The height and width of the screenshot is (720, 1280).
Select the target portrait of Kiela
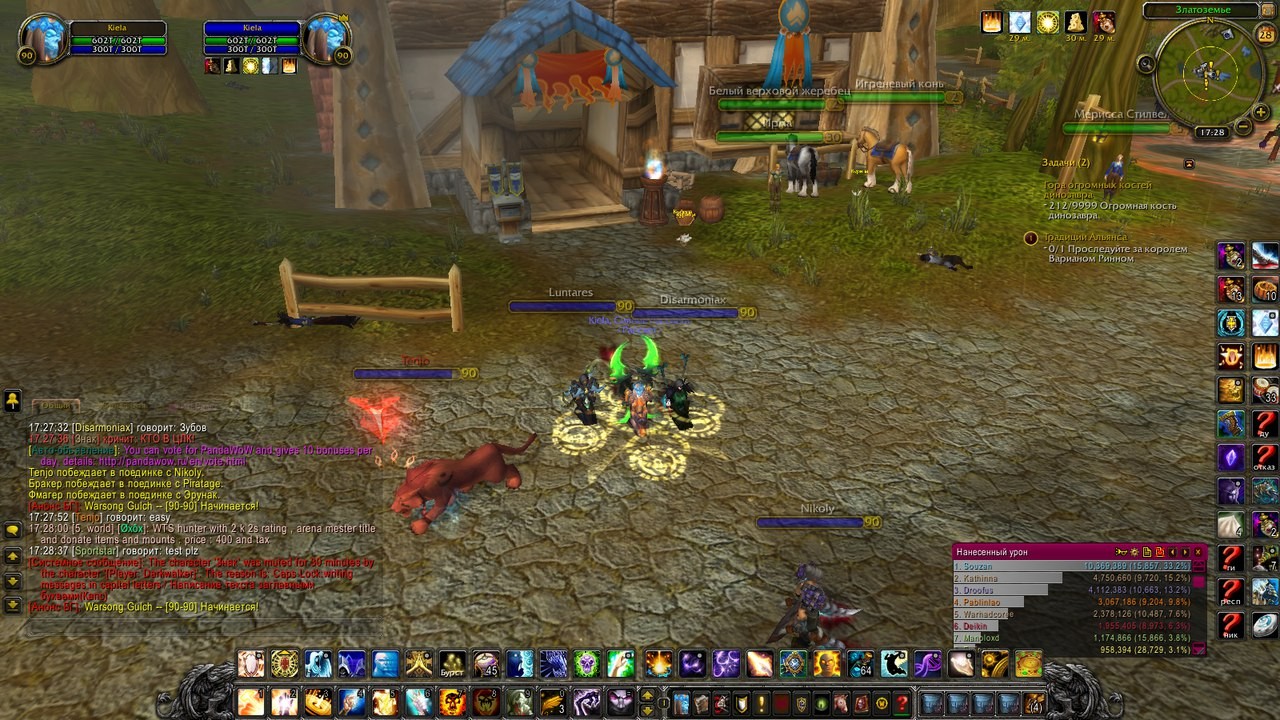(x=326, y=40)
